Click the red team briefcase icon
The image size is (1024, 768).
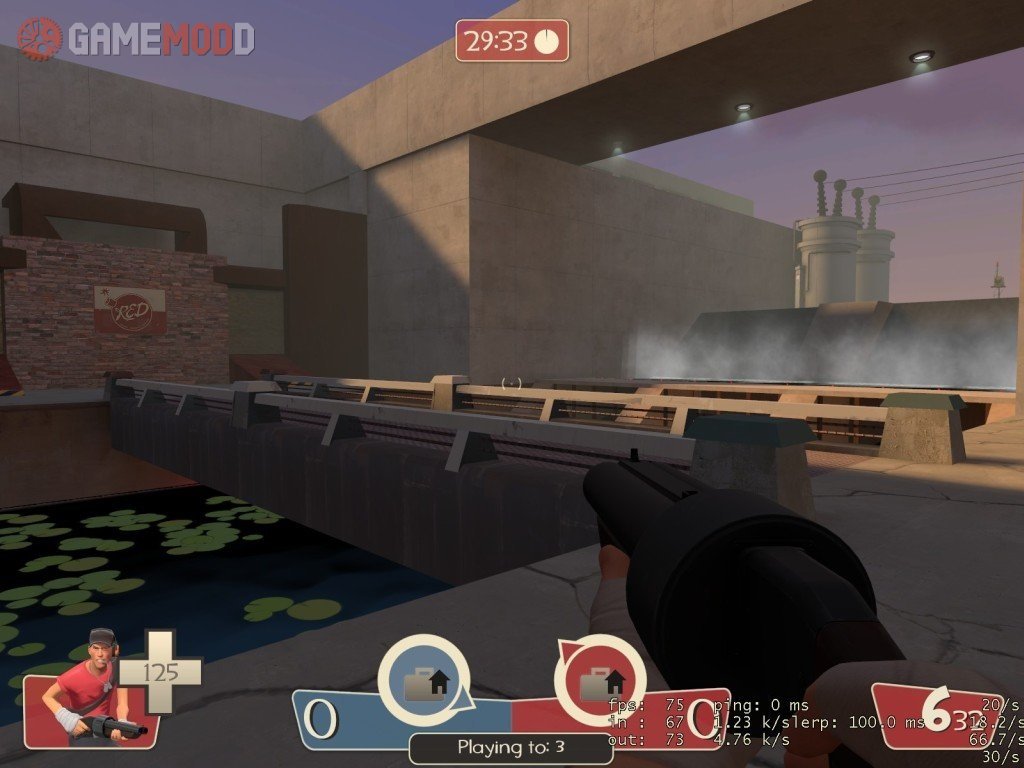point(601,684)
